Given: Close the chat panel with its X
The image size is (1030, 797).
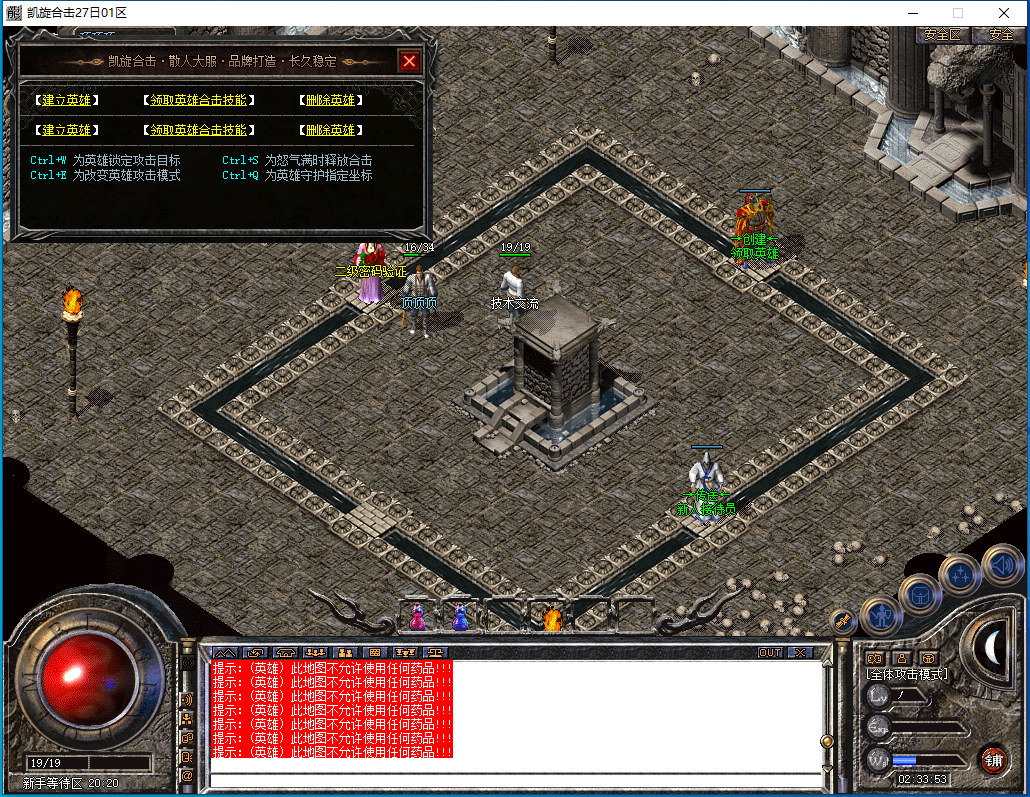Looking at the screenshot, I should (x=799, y=652).
